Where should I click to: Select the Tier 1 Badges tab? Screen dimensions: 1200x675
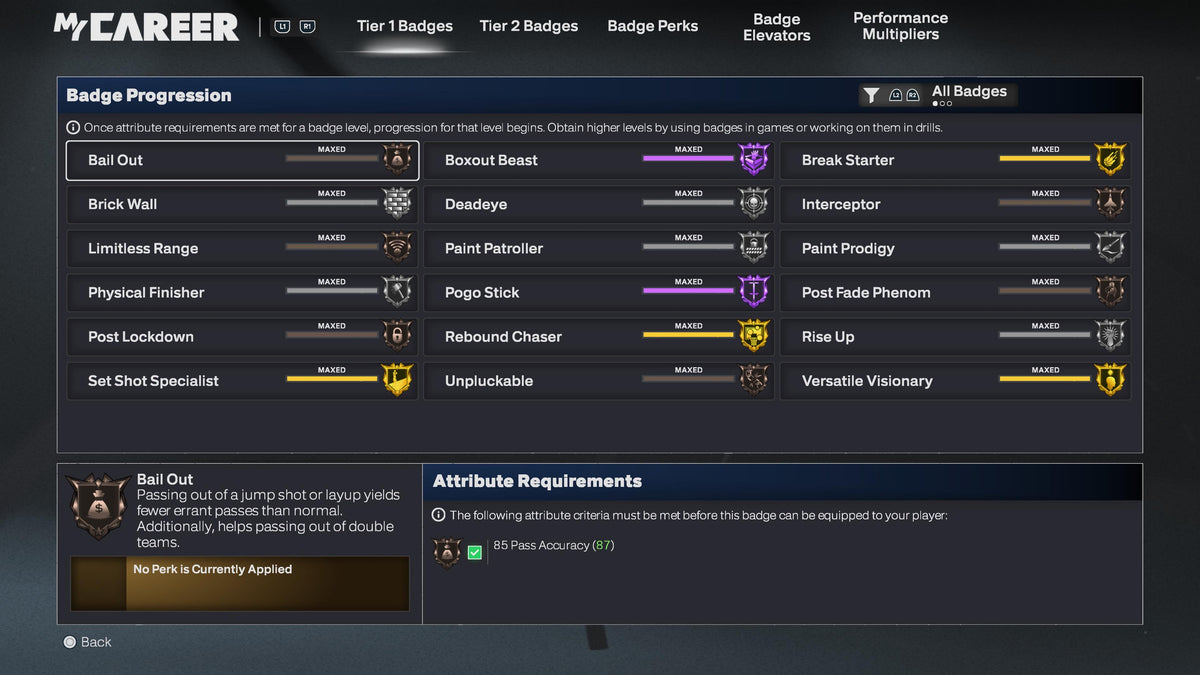404,26
